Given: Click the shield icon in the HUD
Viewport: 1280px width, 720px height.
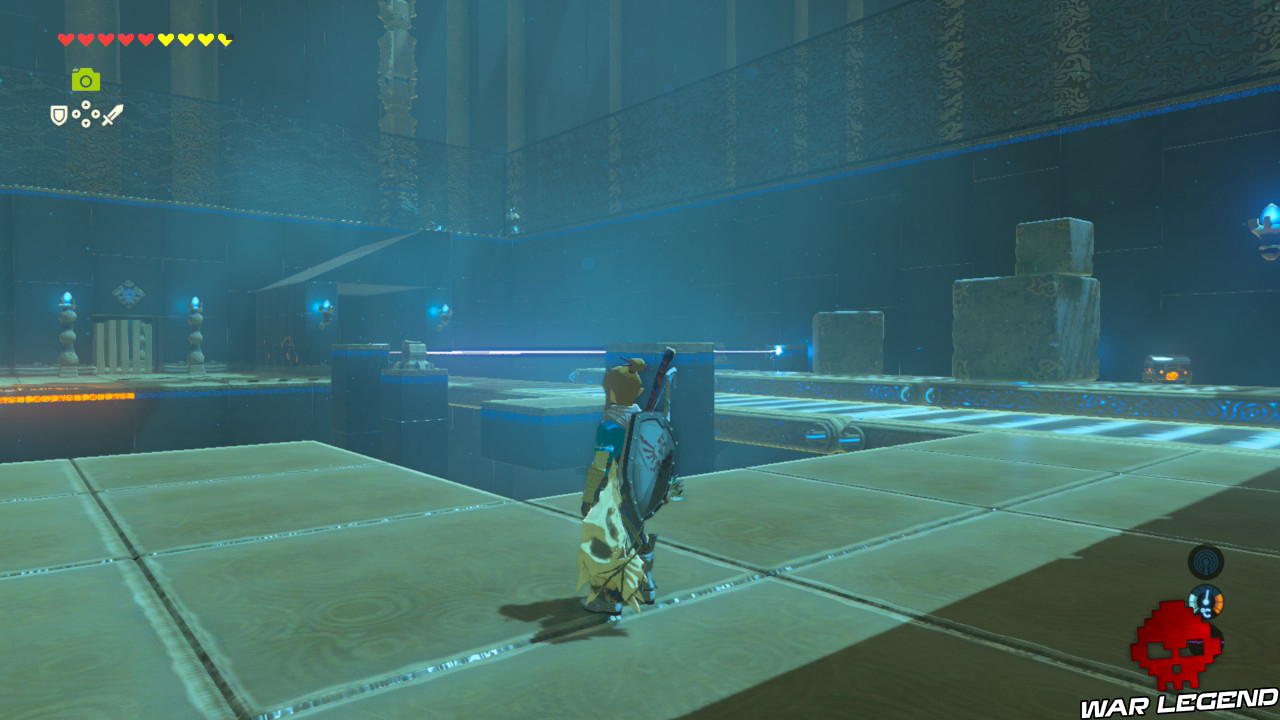Looking at the screenshot, I should (x=59, y=115).
